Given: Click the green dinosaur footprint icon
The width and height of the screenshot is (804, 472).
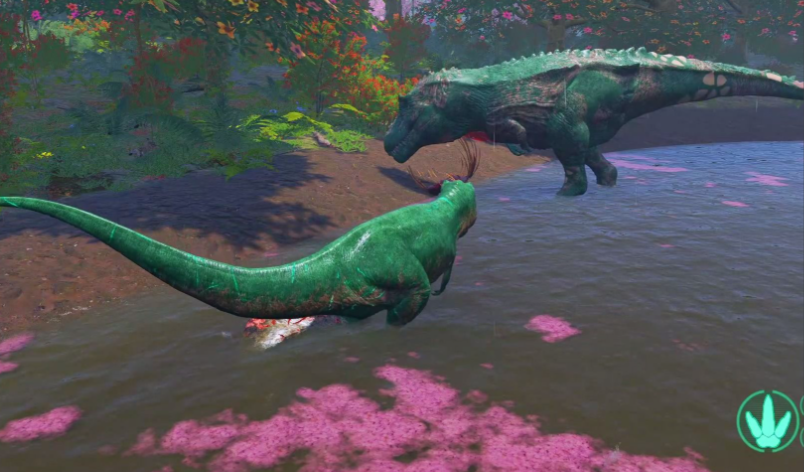Looking at the screenshot, I should (767, 421).
